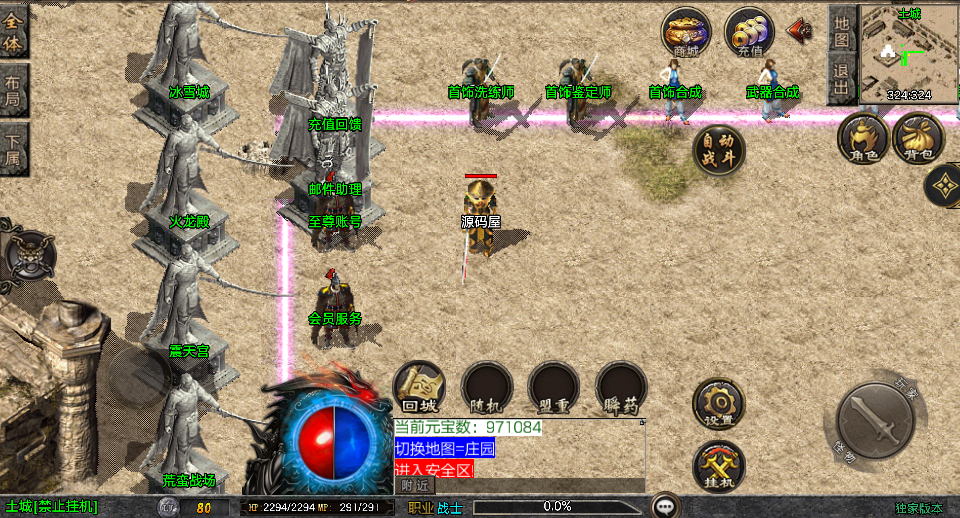Expand the diamond shuriken side menu
Viewport: 960px width, 518px height.
click(x=943, y=185)
